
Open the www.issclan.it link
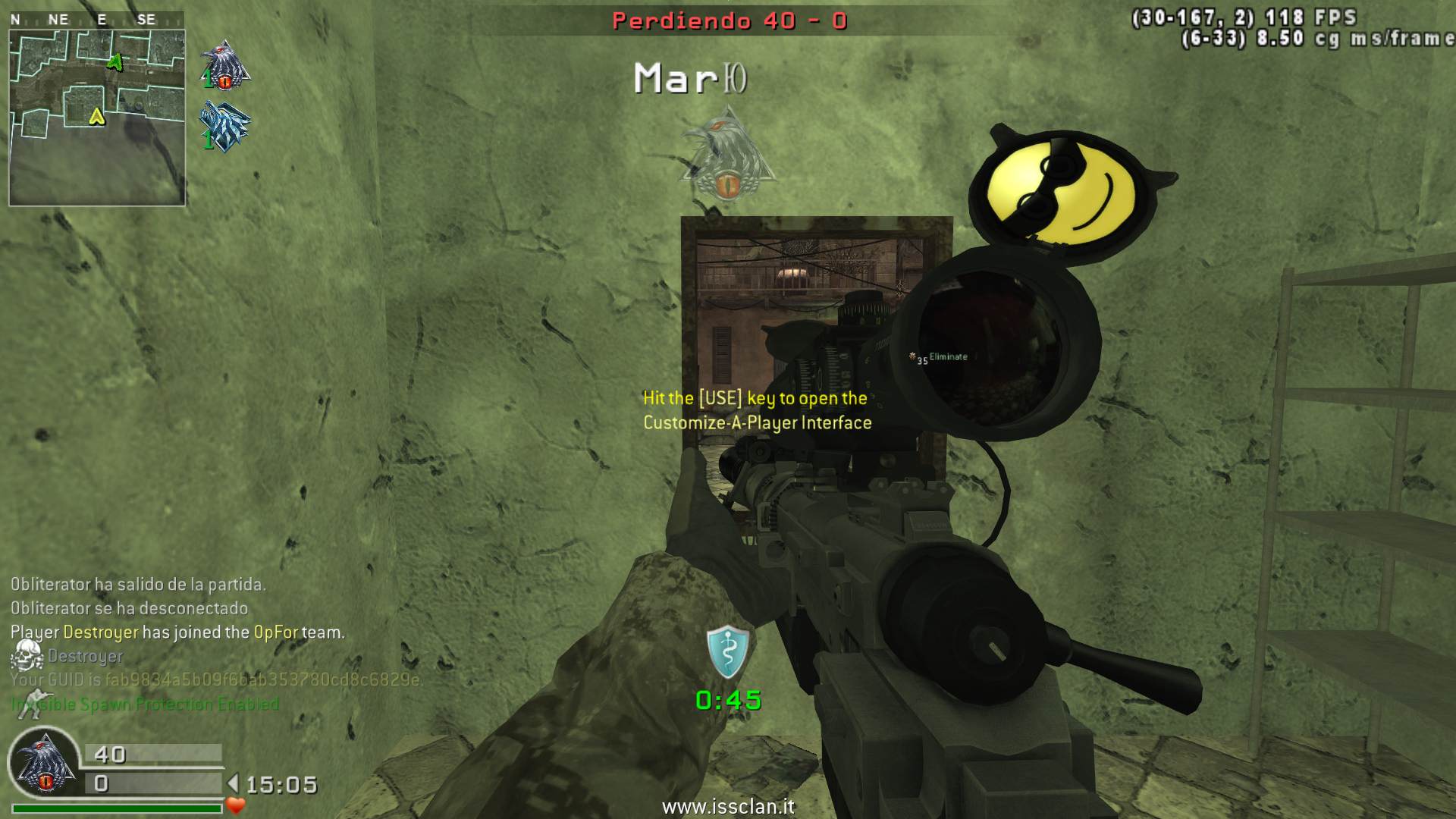point(728,806)
